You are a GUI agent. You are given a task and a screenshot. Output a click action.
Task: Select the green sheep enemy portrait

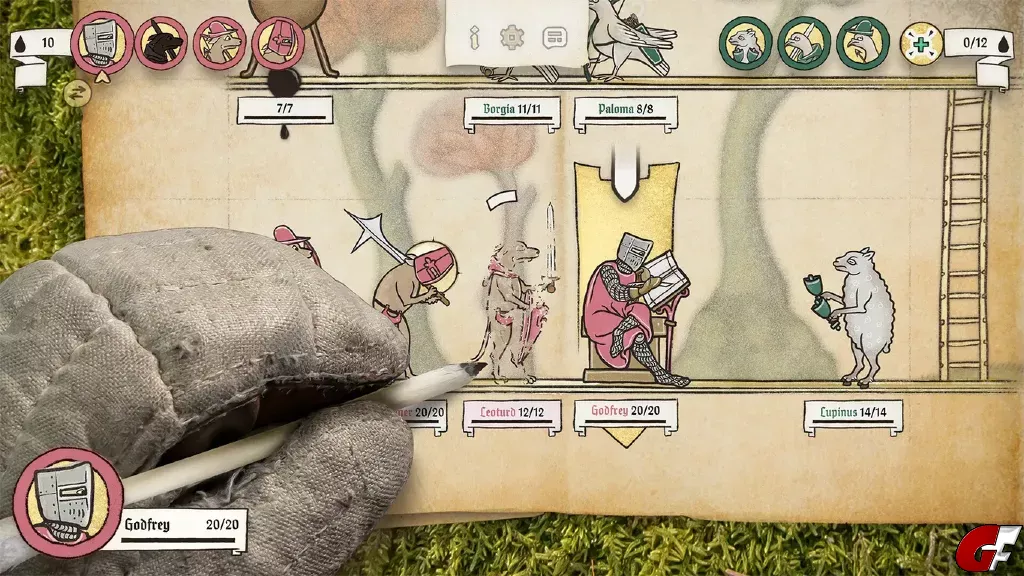point(746,43)
